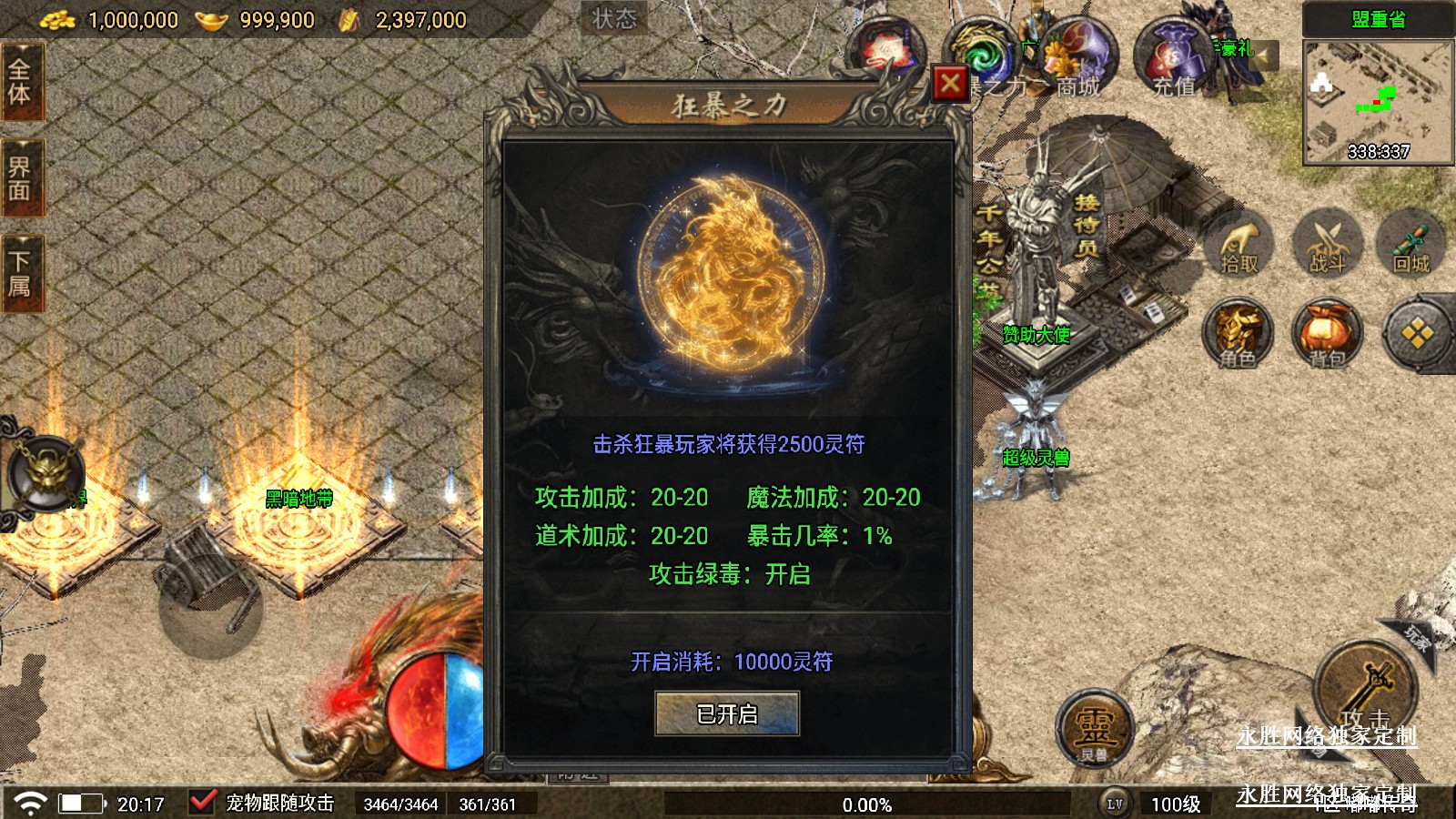Expand the gold diamond menu button

1417,335
